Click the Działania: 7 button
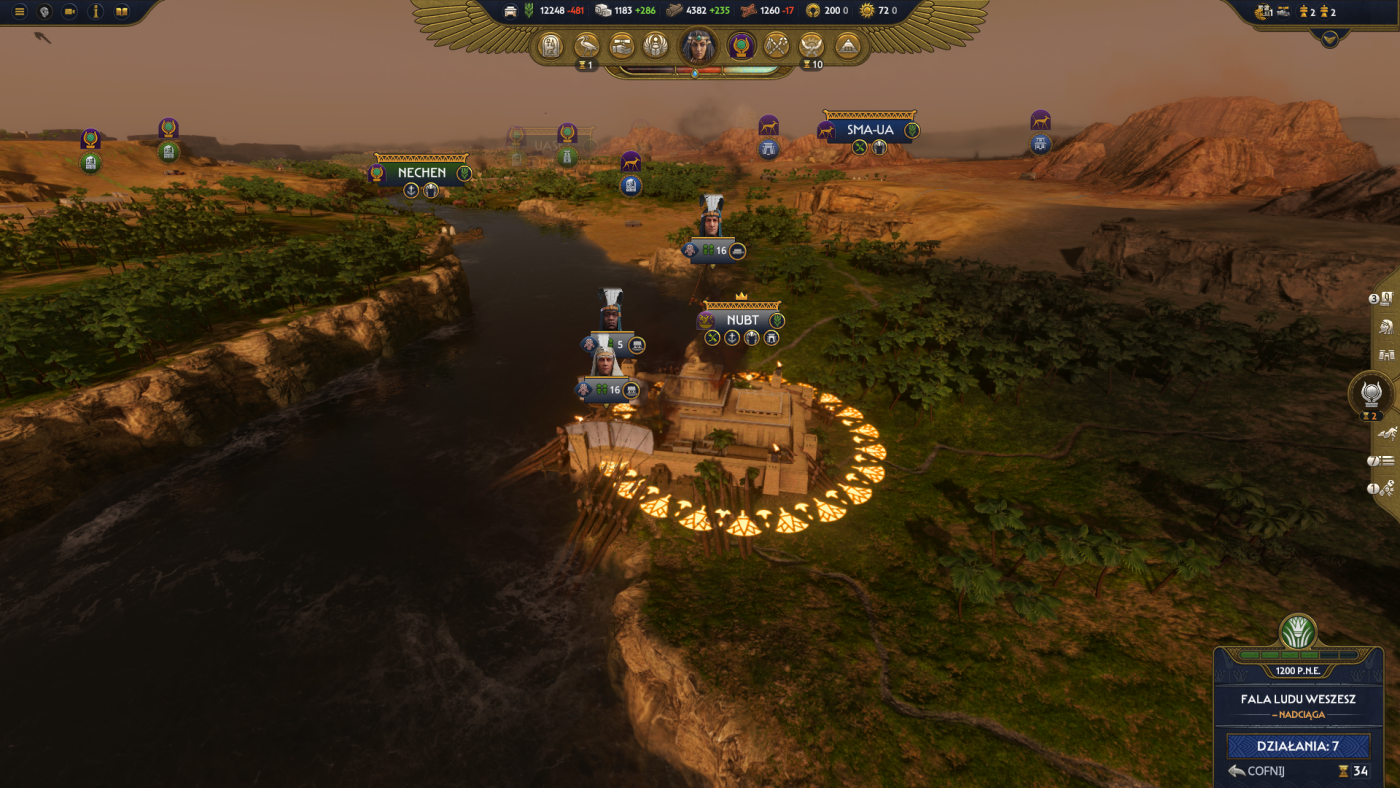The width and height of the screenshot is (1400, 788). (1298, 746)
